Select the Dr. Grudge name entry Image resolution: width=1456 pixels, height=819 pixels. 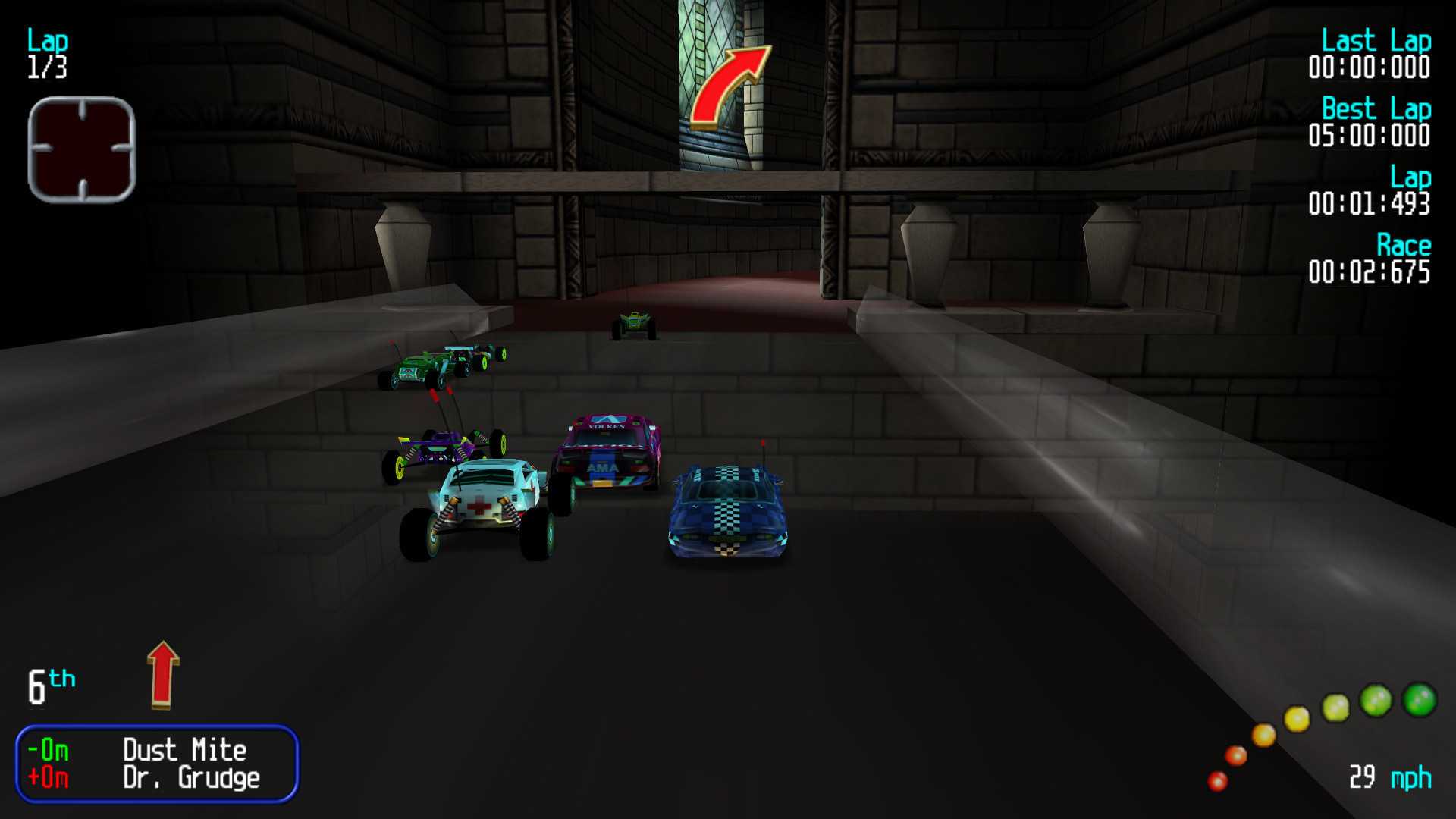tap(192, 777)
